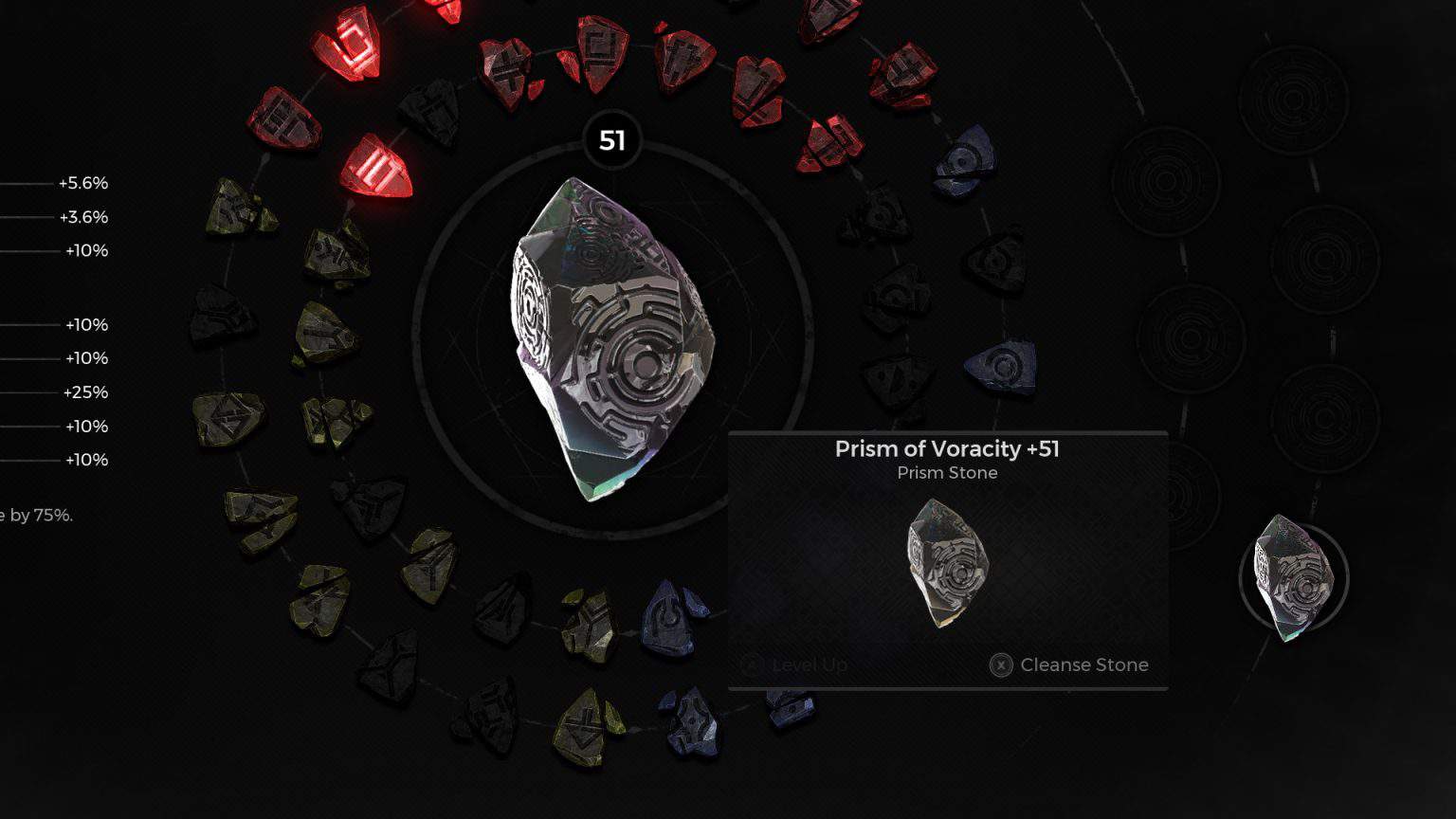
Task: Select the +25% stat entry on the left
Action: 85,392
